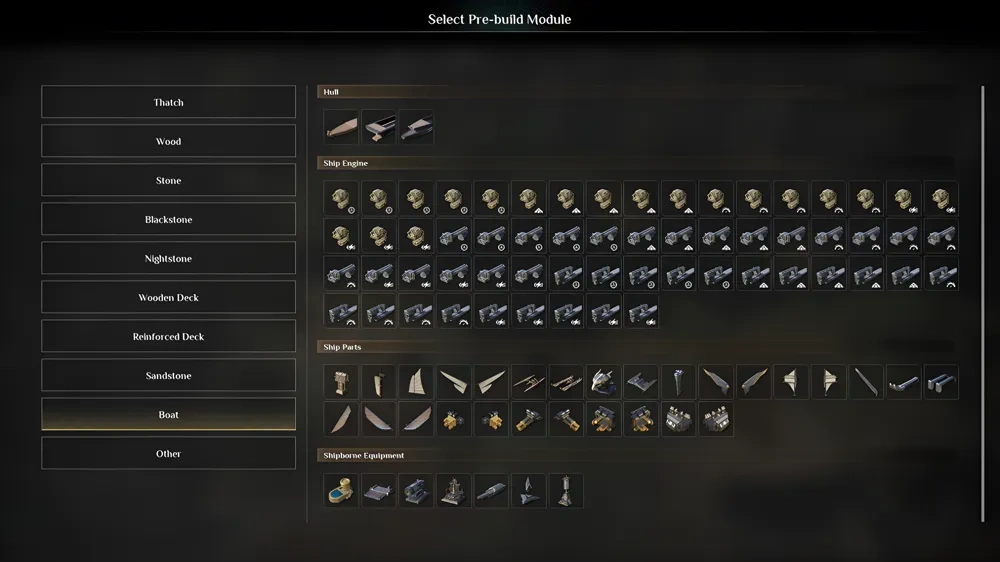Select the triple-sail ship part
Viewport: 1000px width, 562px height.
(x=416, y=382)
